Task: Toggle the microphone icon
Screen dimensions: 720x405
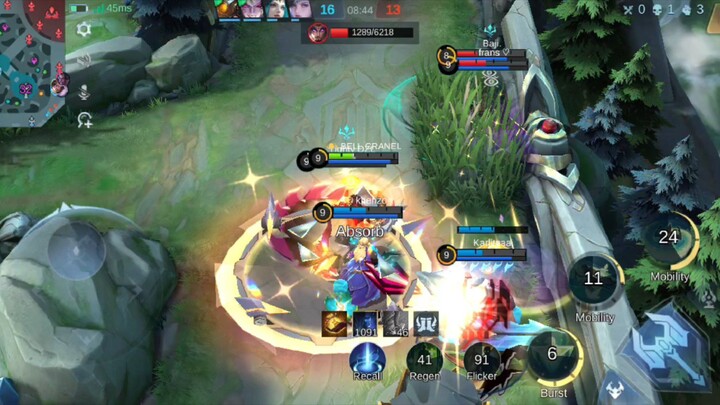Action: pyautogui.click(x=84, y=91)
